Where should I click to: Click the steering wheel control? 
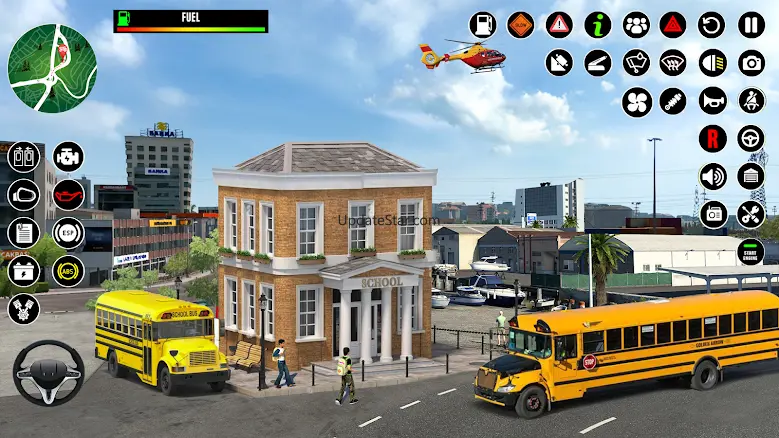click(x=48, y=373)
